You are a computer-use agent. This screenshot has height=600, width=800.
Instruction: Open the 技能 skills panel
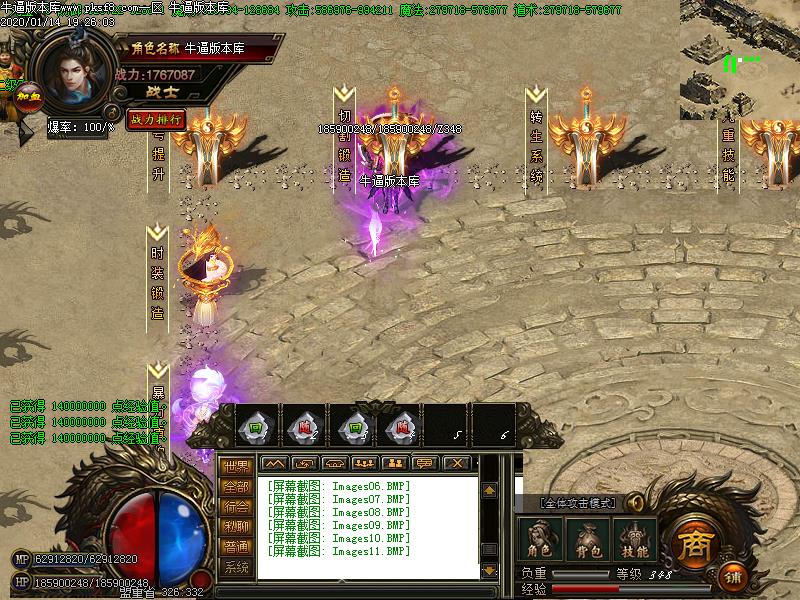[x=634, y=538]
